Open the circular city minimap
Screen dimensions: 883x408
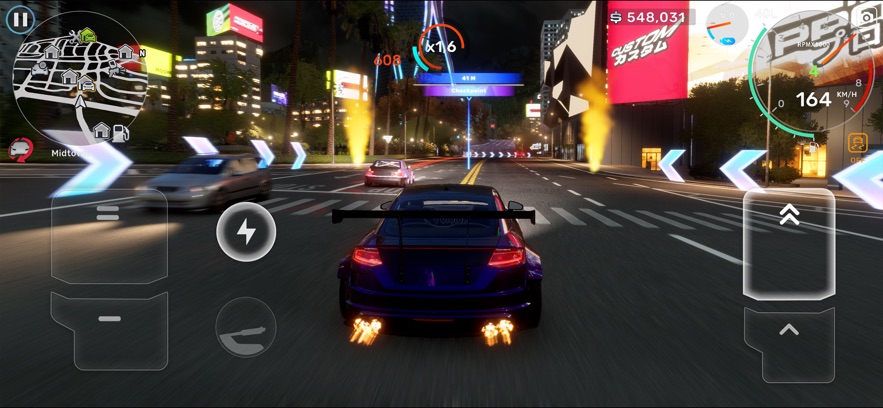(x=80, y=77)
